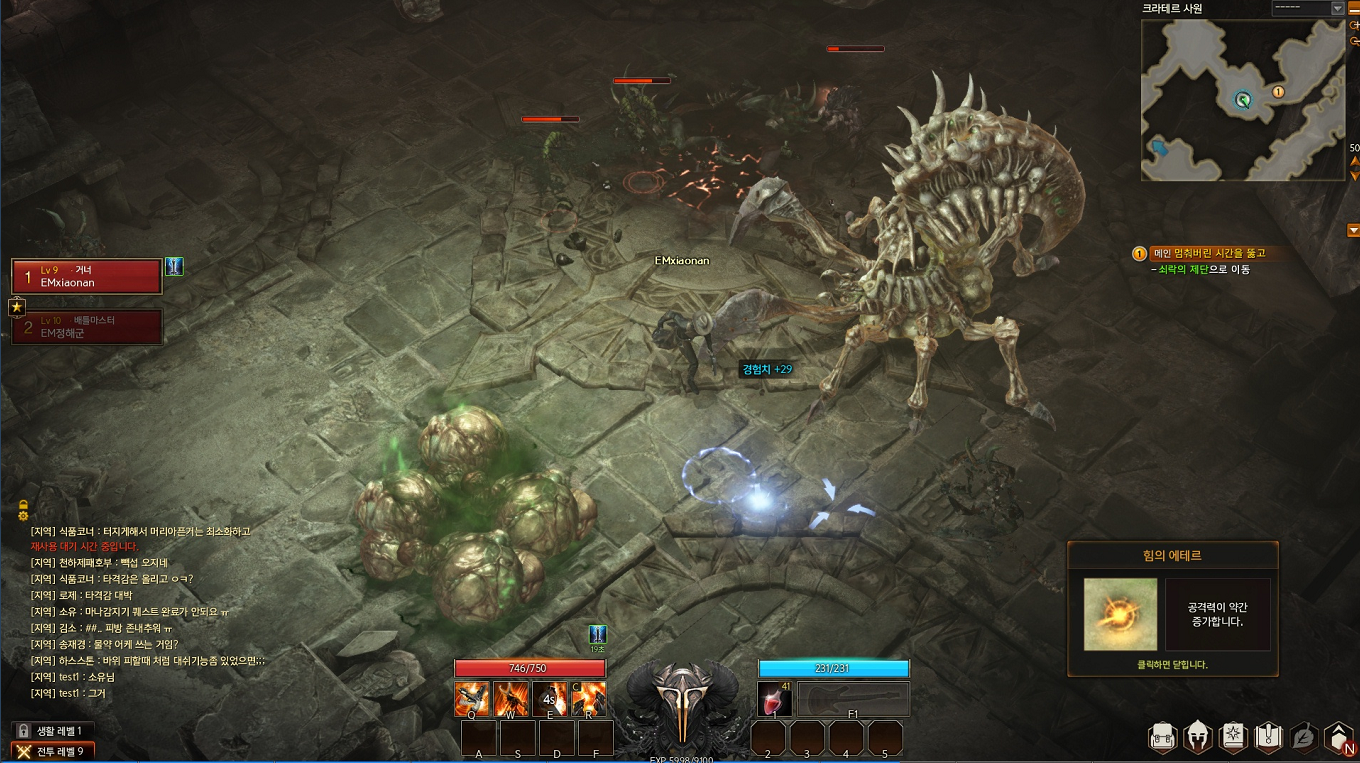The width and height of the screenshot is (1360, 763).
Task: Click the minimap of 크라테르 사원
Action: pyautogui.click(x=1243, y=100)
